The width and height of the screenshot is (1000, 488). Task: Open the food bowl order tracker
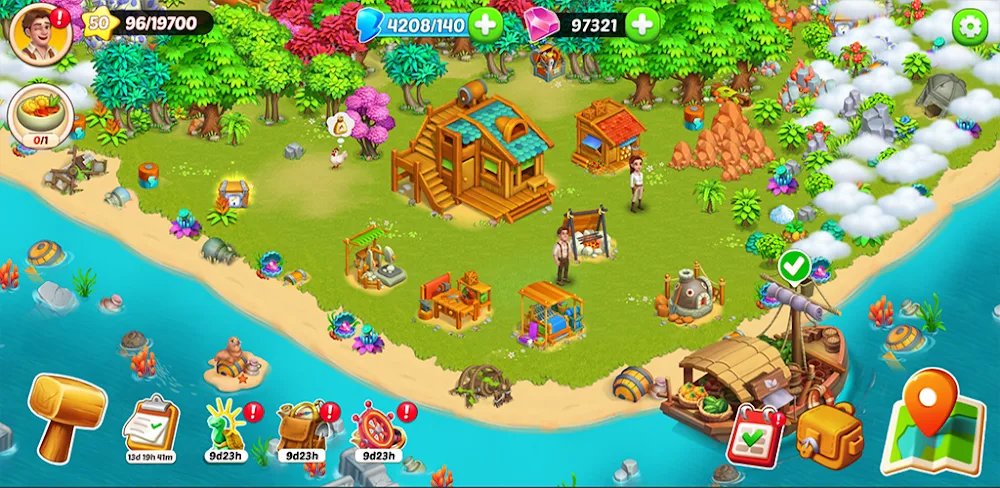click(40, 115)
